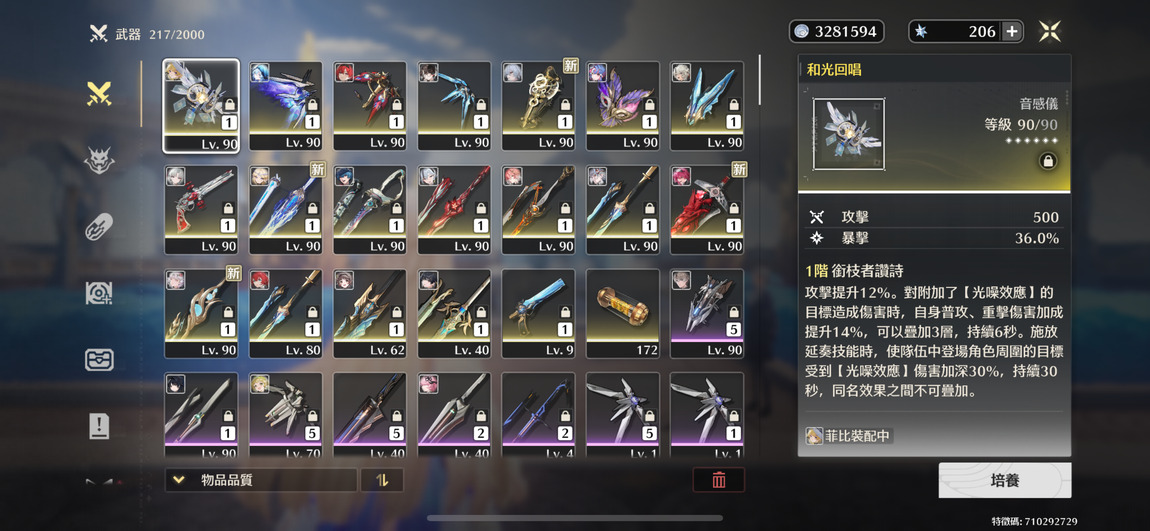Switch to the crossed swords weapon tab

tap(98, 94)
